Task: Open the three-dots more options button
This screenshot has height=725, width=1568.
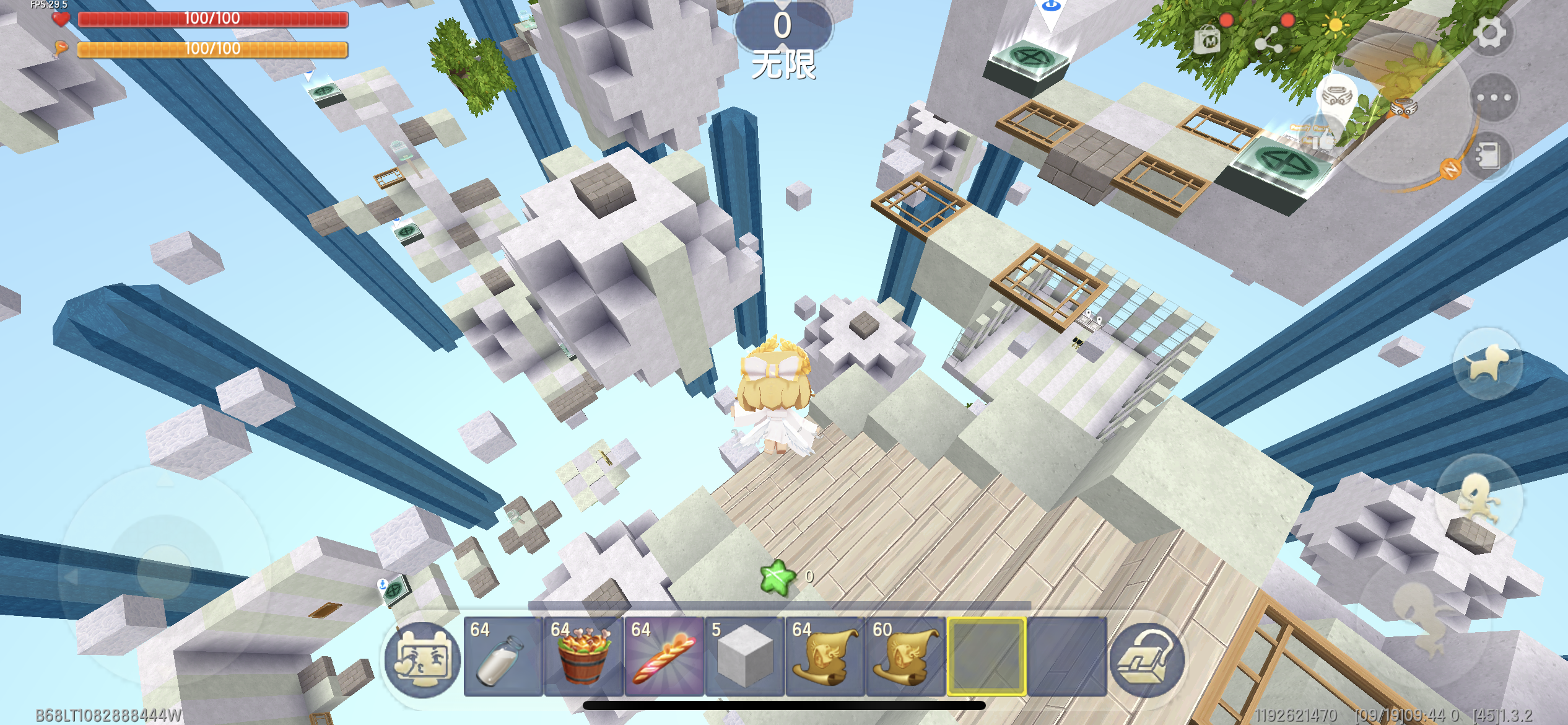Action: (x=1494, y=98)
